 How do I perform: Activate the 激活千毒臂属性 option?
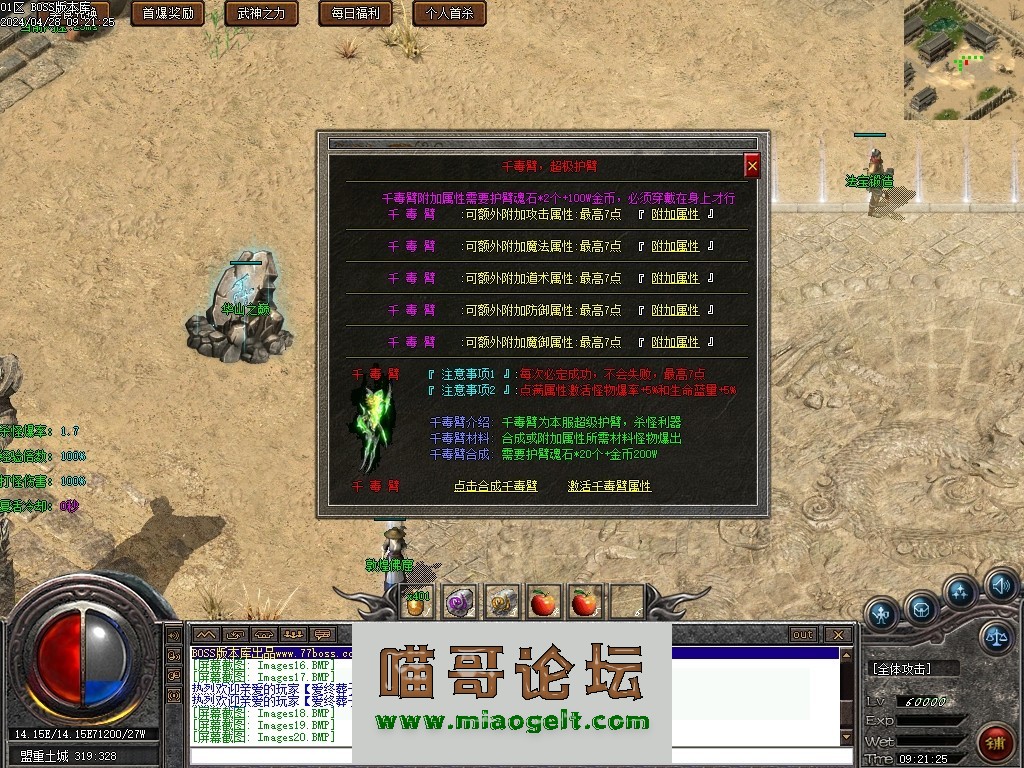point(609,486)
